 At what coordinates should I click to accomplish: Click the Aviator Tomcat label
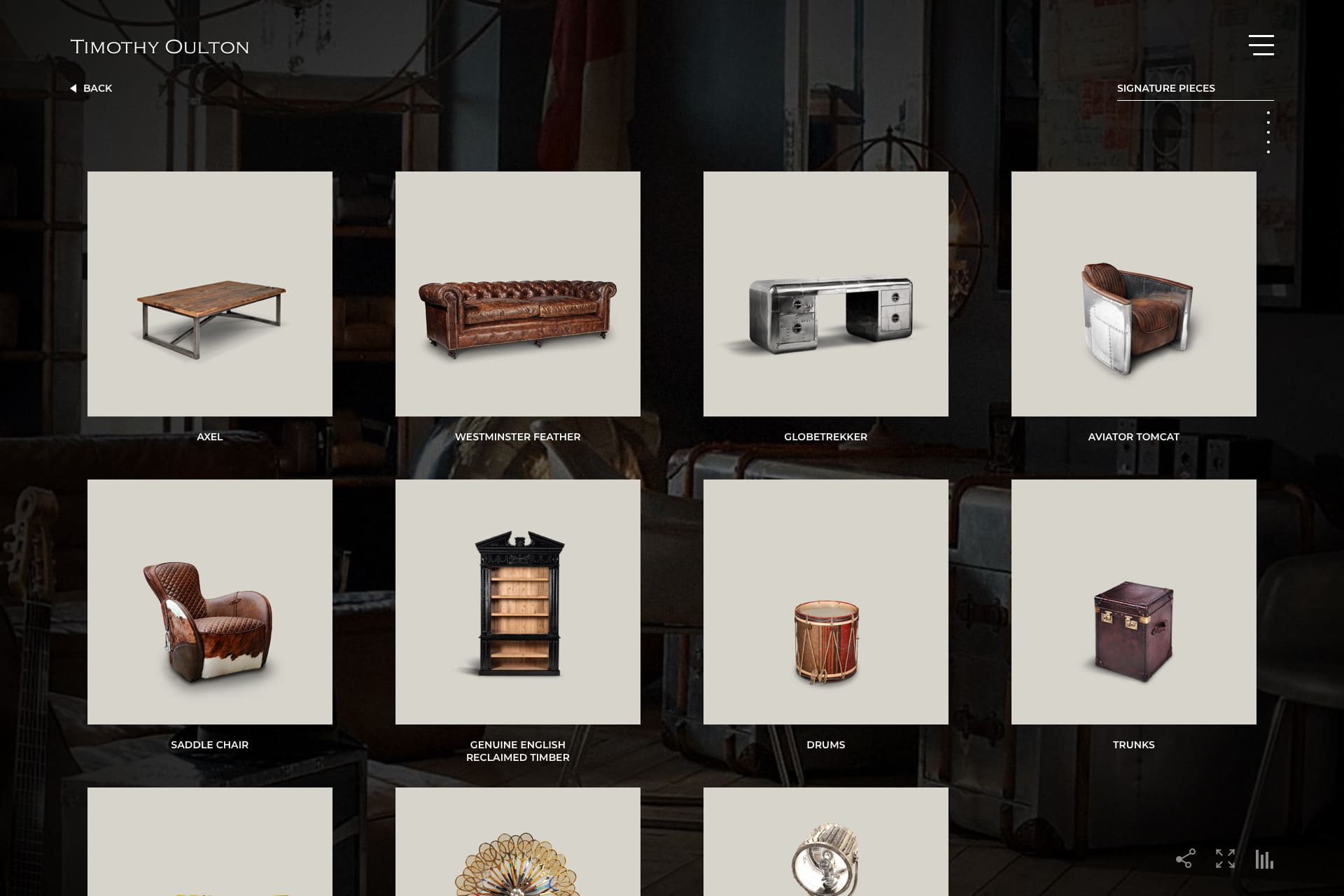[1134, 437]
